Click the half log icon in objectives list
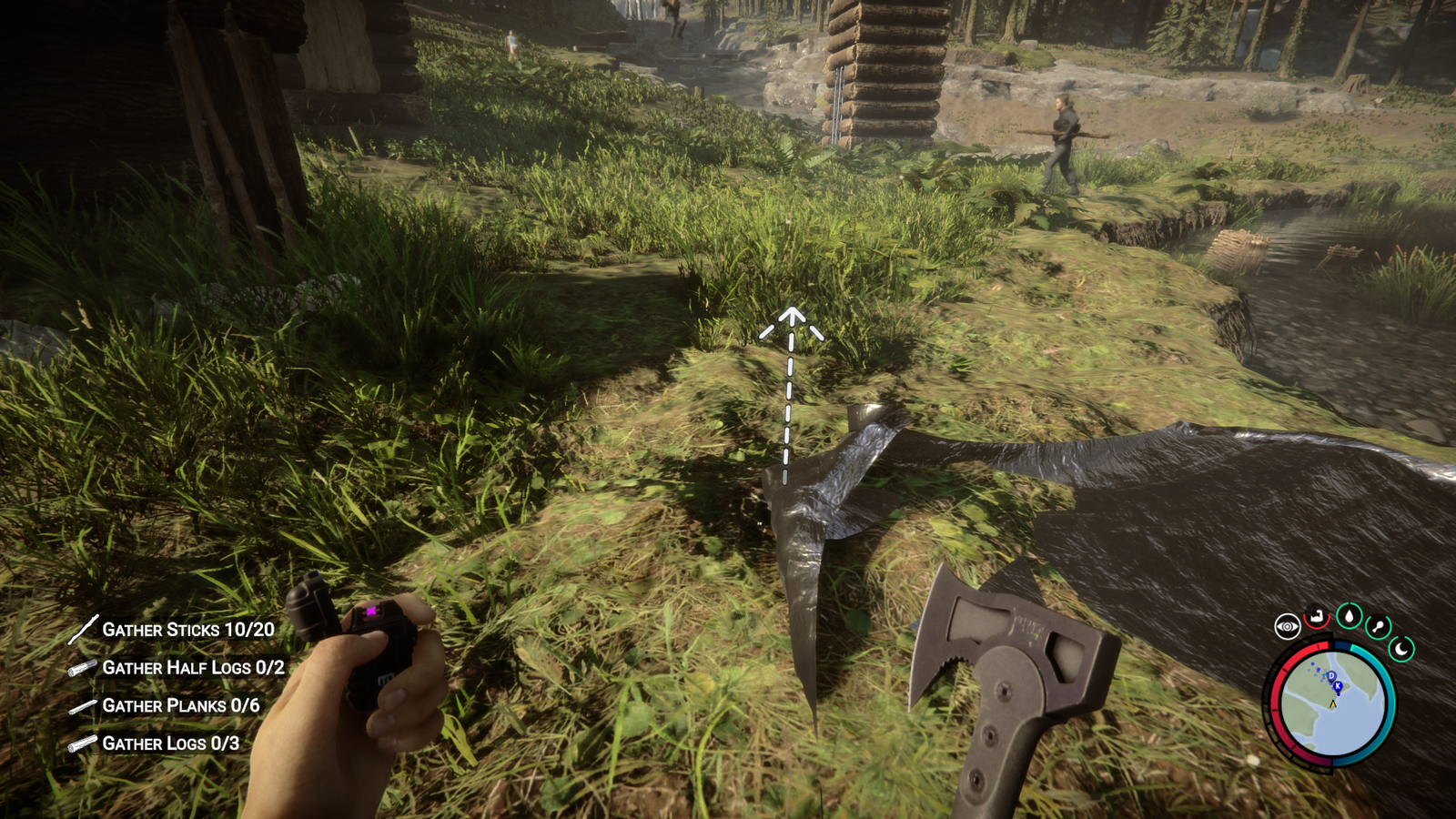Image resolution: width=1456 pixels, height=819 pixels. coord(82,666)
